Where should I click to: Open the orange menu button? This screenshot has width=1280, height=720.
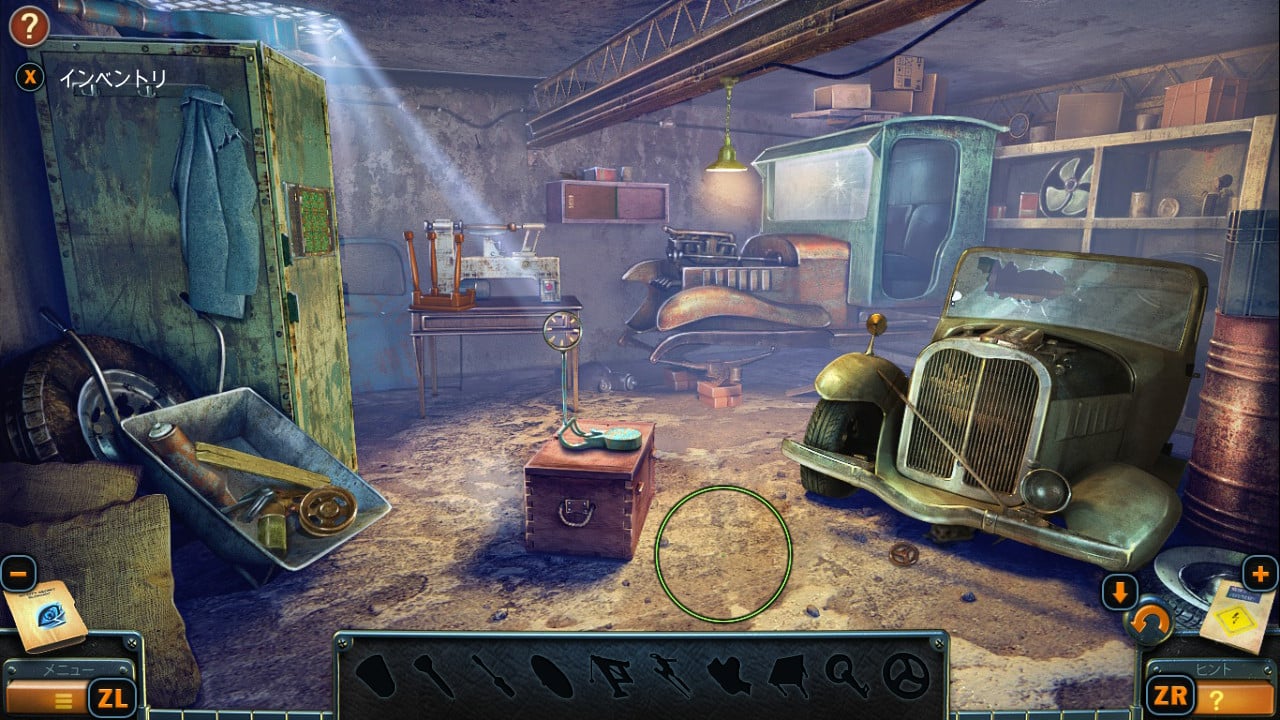coord(47,698)
